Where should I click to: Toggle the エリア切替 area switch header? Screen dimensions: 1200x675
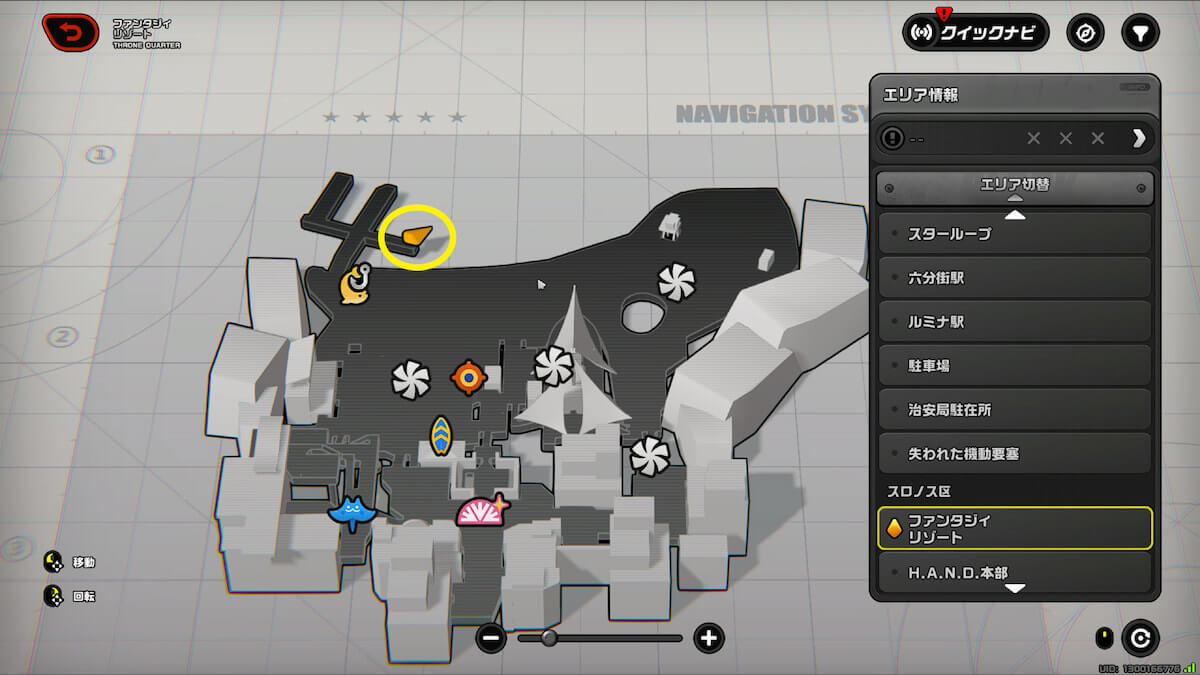pyautogui.click(x=1015, y=186)
